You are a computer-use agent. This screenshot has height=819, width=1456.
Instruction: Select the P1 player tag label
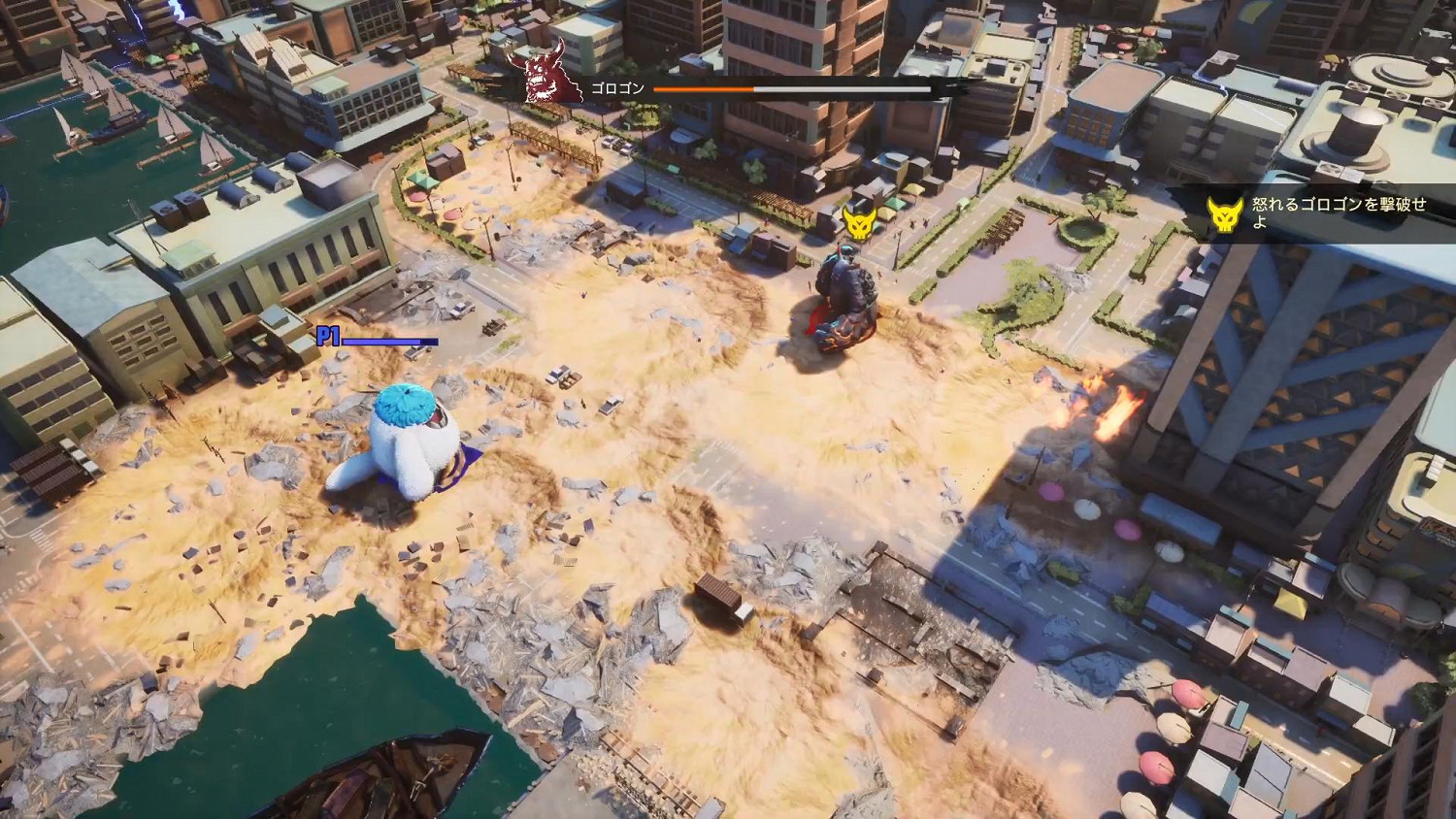pos(328,335)
